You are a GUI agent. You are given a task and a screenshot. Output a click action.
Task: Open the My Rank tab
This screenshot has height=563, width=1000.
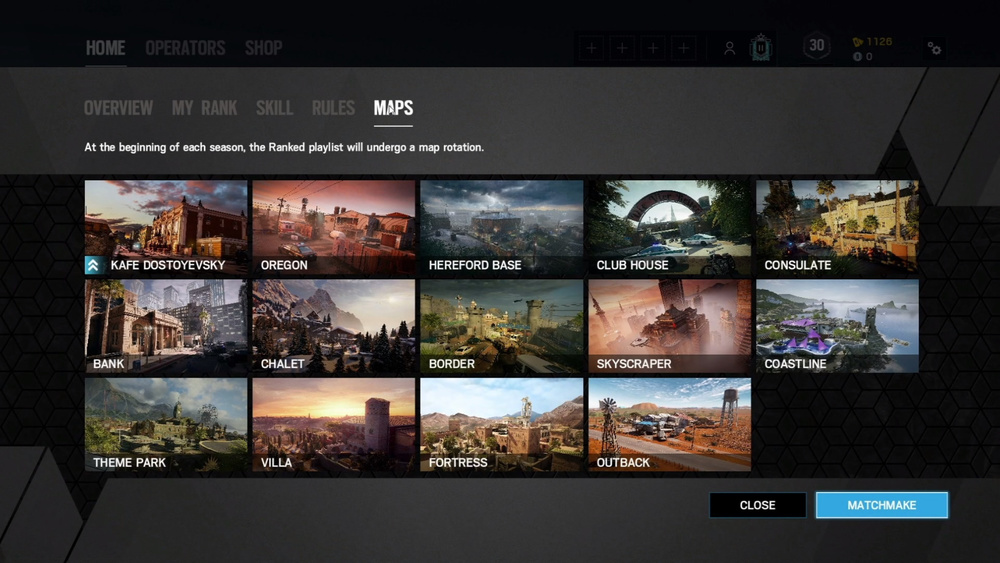pyautogui.click(x=204, y=108)
